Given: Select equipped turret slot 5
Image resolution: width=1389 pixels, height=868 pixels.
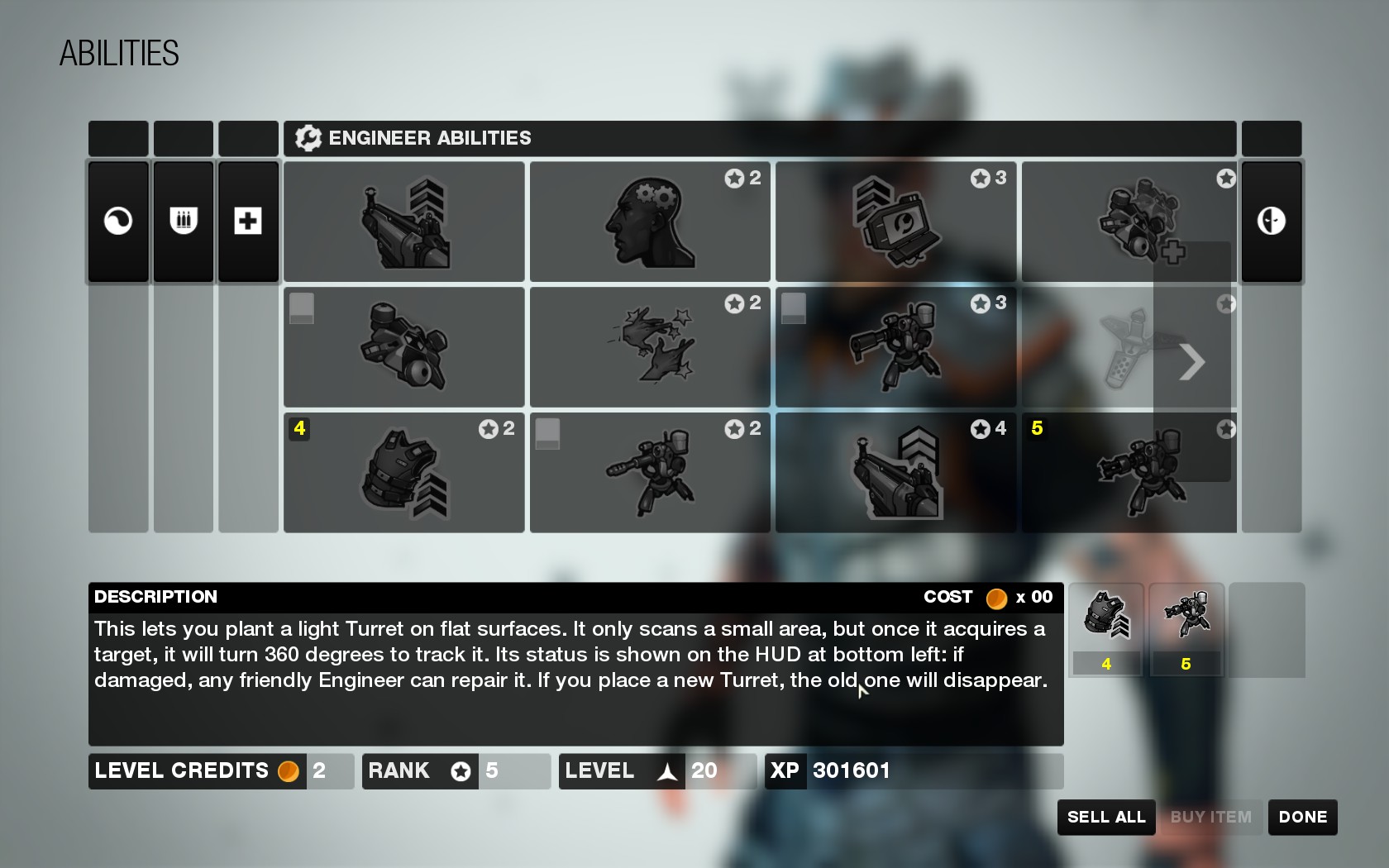Looking at the screenshot, I should pos(1186,628).
